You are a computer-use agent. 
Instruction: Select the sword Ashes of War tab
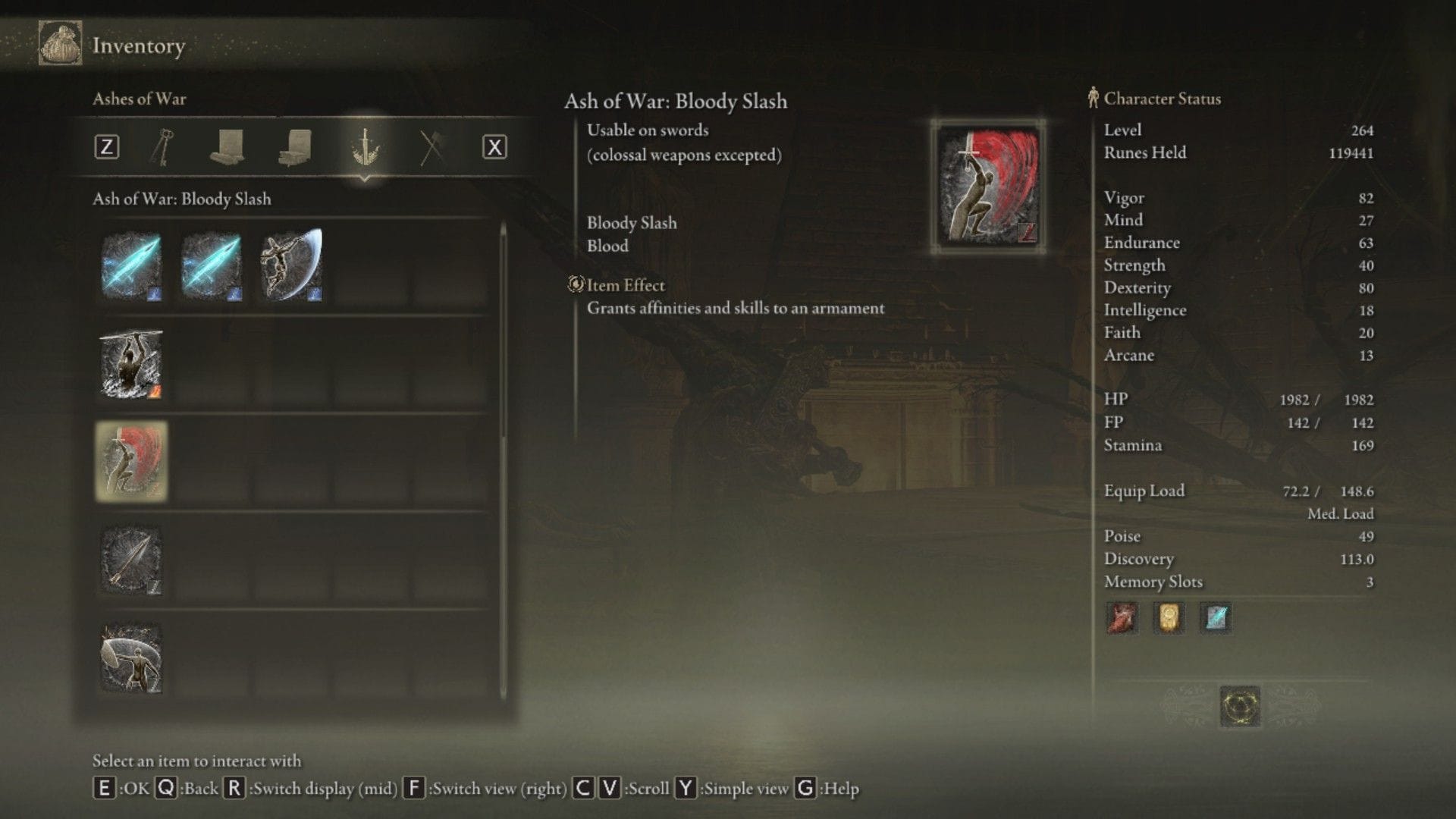click(365, 146)
